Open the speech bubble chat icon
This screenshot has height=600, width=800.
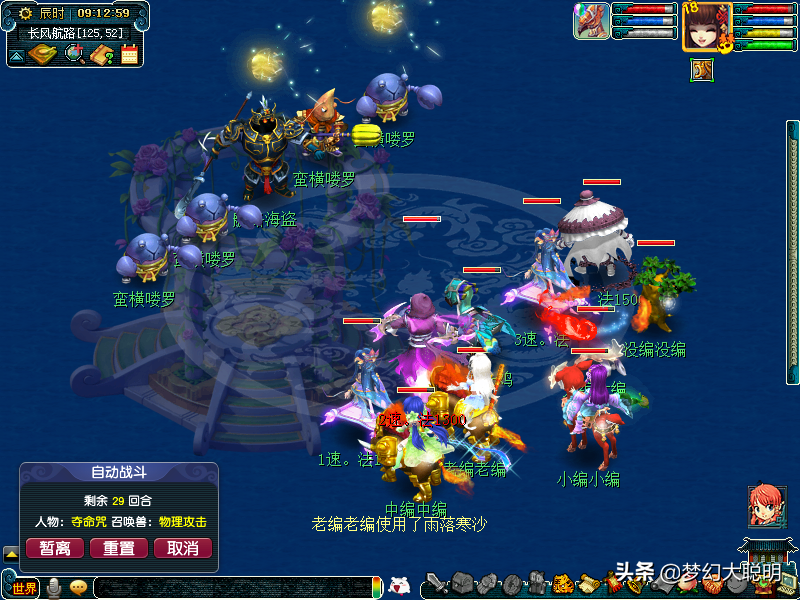[x=78, y=588]
